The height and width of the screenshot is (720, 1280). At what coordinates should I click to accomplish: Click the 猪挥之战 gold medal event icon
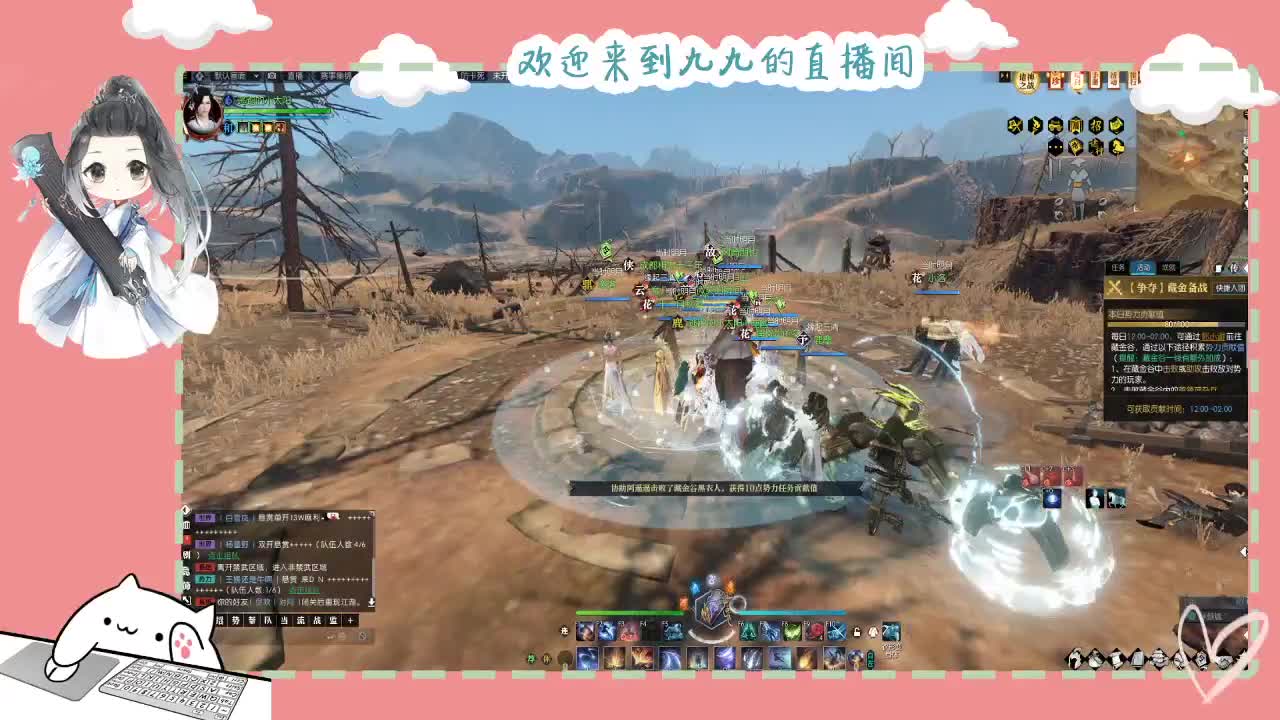[1026, 82]
